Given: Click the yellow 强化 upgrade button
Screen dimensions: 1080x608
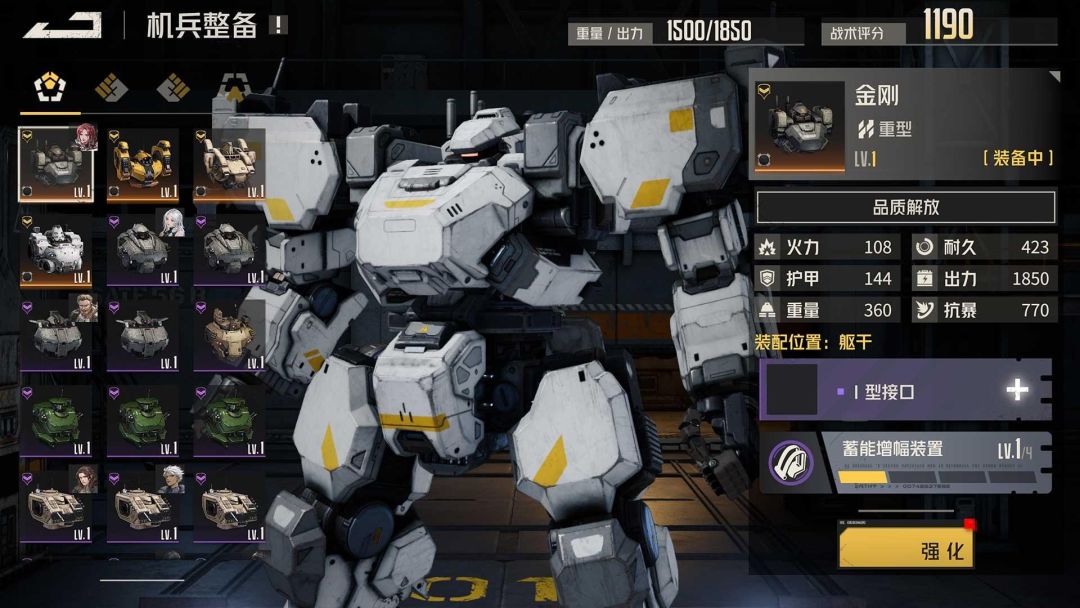Looking at the screenshot, I should pyautogui.click(x=906, y=549).
